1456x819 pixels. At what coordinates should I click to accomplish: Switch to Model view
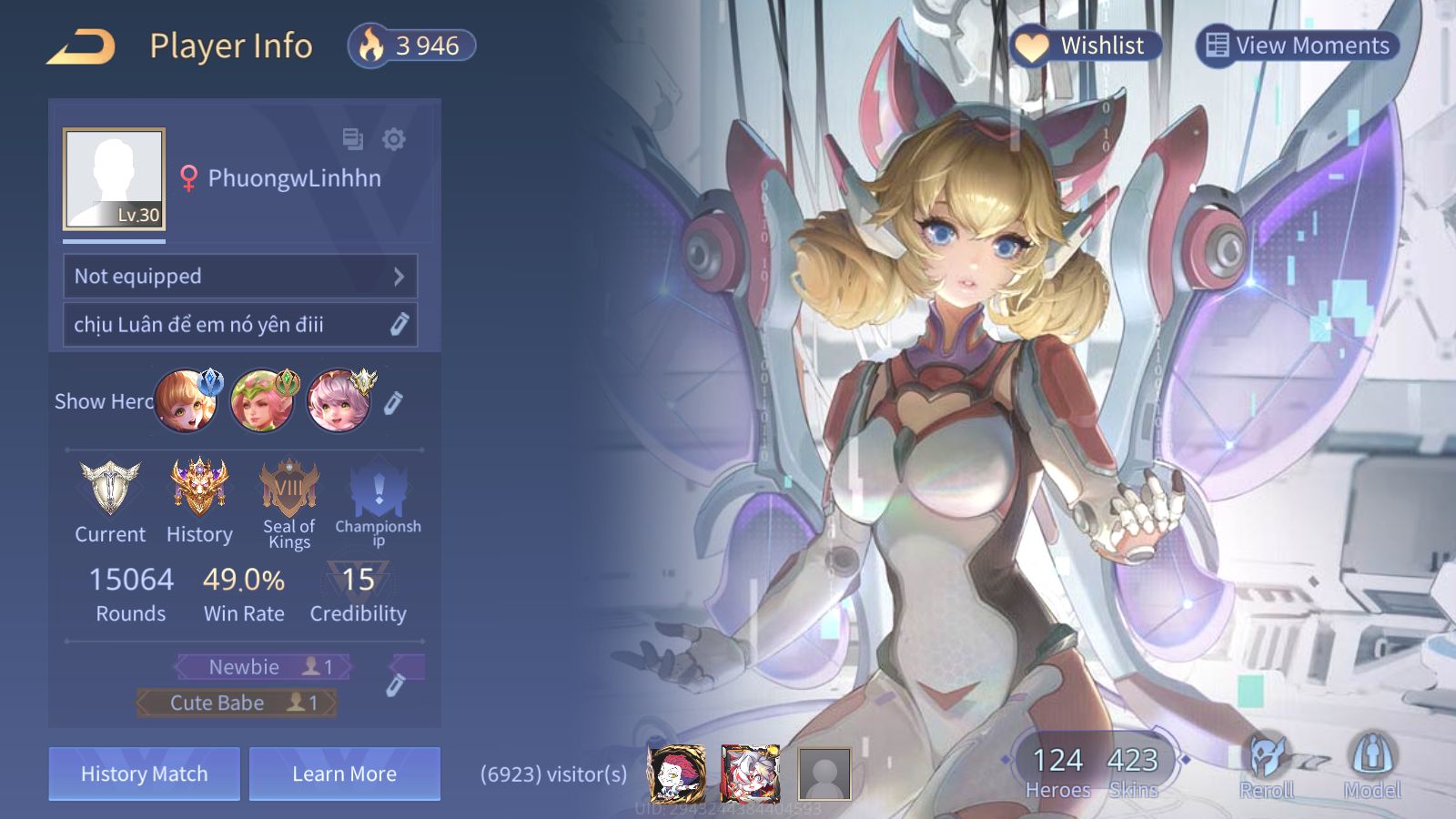[x=1372, y=766]
